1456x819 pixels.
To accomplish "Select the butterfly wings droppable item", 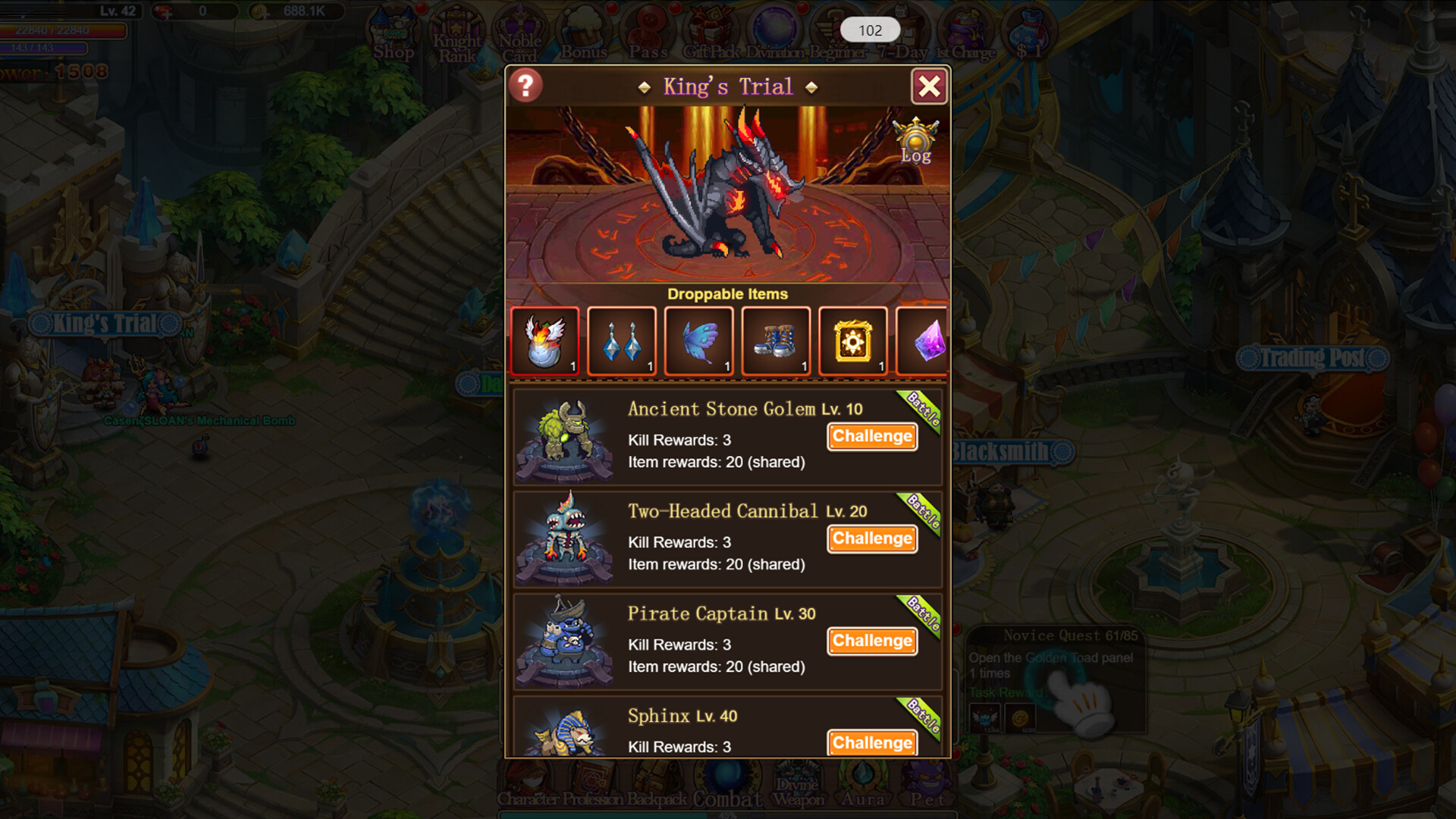I will pos(698,340).
